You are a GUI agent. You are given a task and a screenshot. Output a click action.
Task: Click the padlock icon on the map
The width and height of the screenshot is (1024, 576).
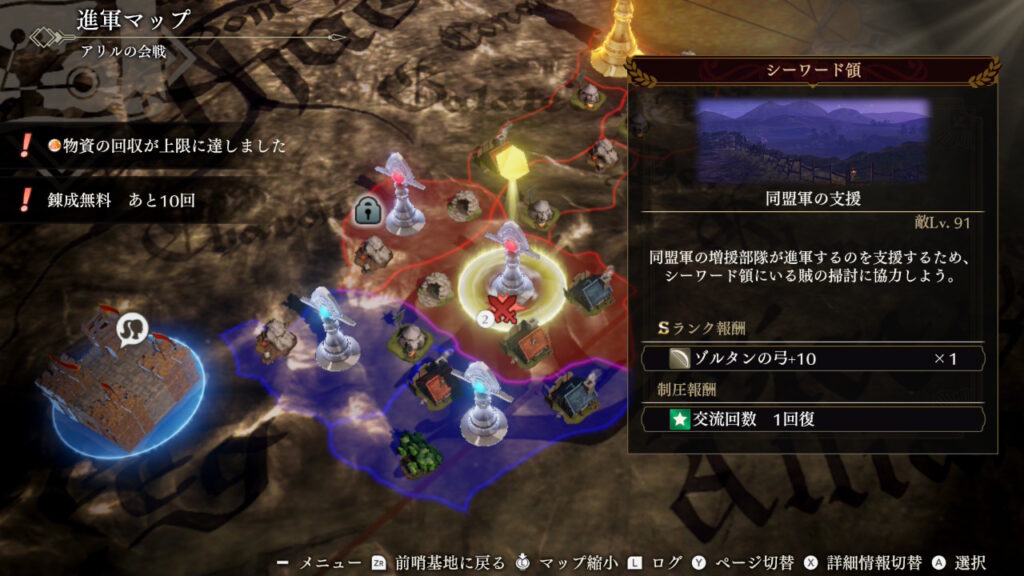point(365,210)
